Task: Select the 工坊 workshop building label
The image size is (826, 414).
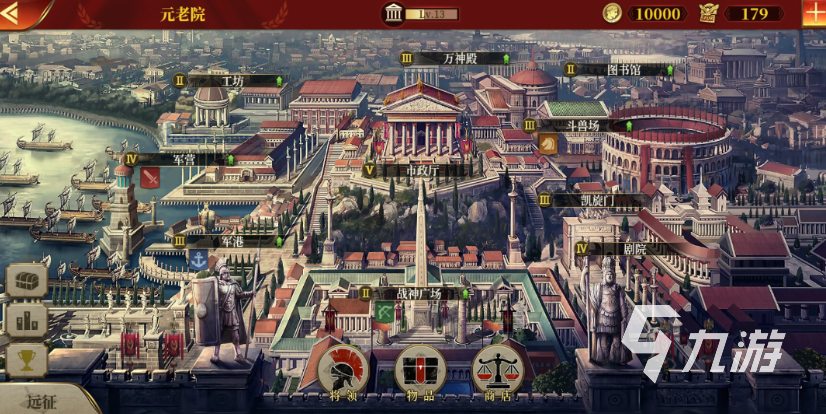Action: pyautogui.click(x=232, y=80)
